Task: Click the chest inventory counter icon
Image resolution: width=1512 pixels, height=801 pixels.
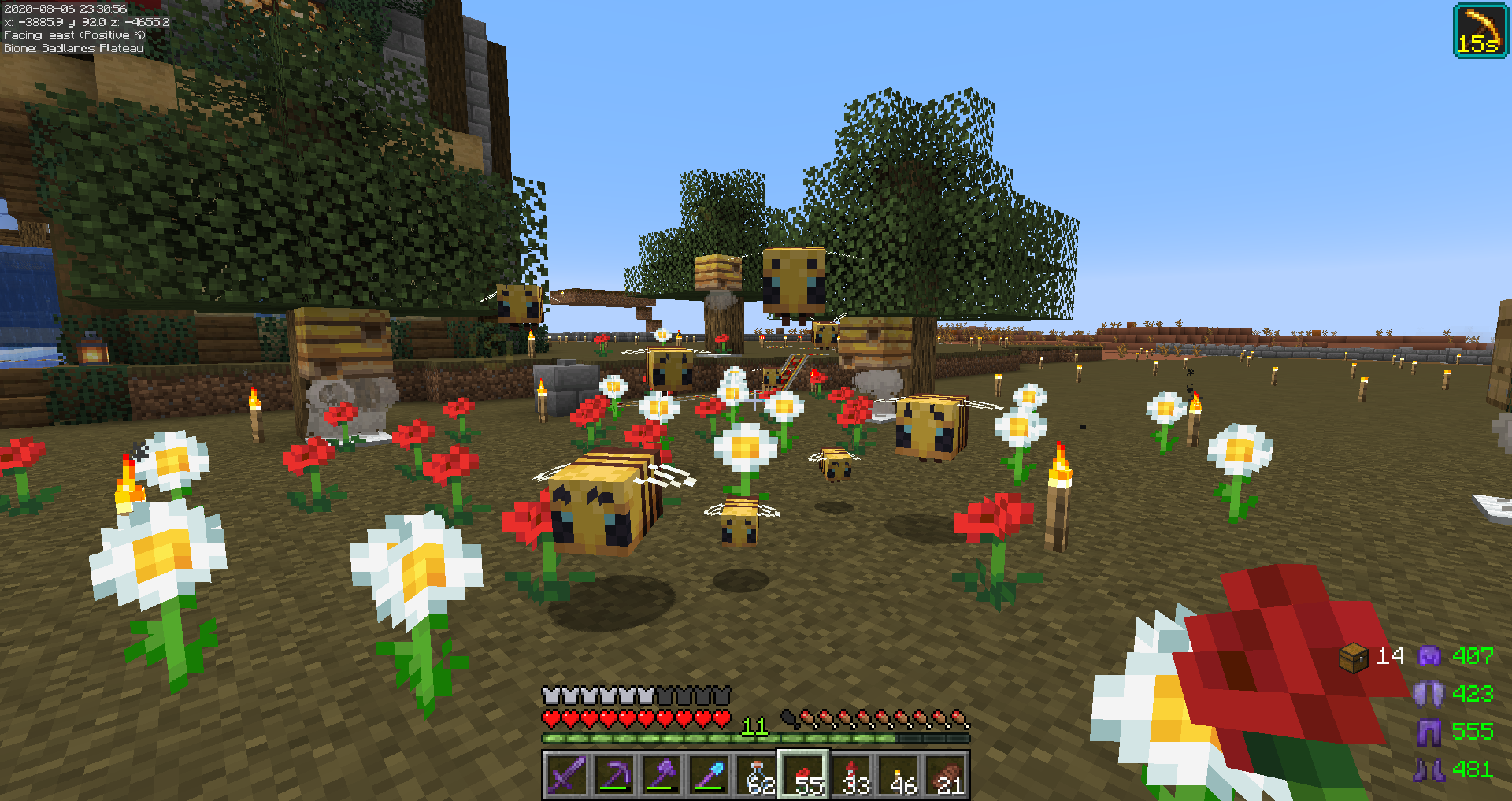Action: 1354,657
